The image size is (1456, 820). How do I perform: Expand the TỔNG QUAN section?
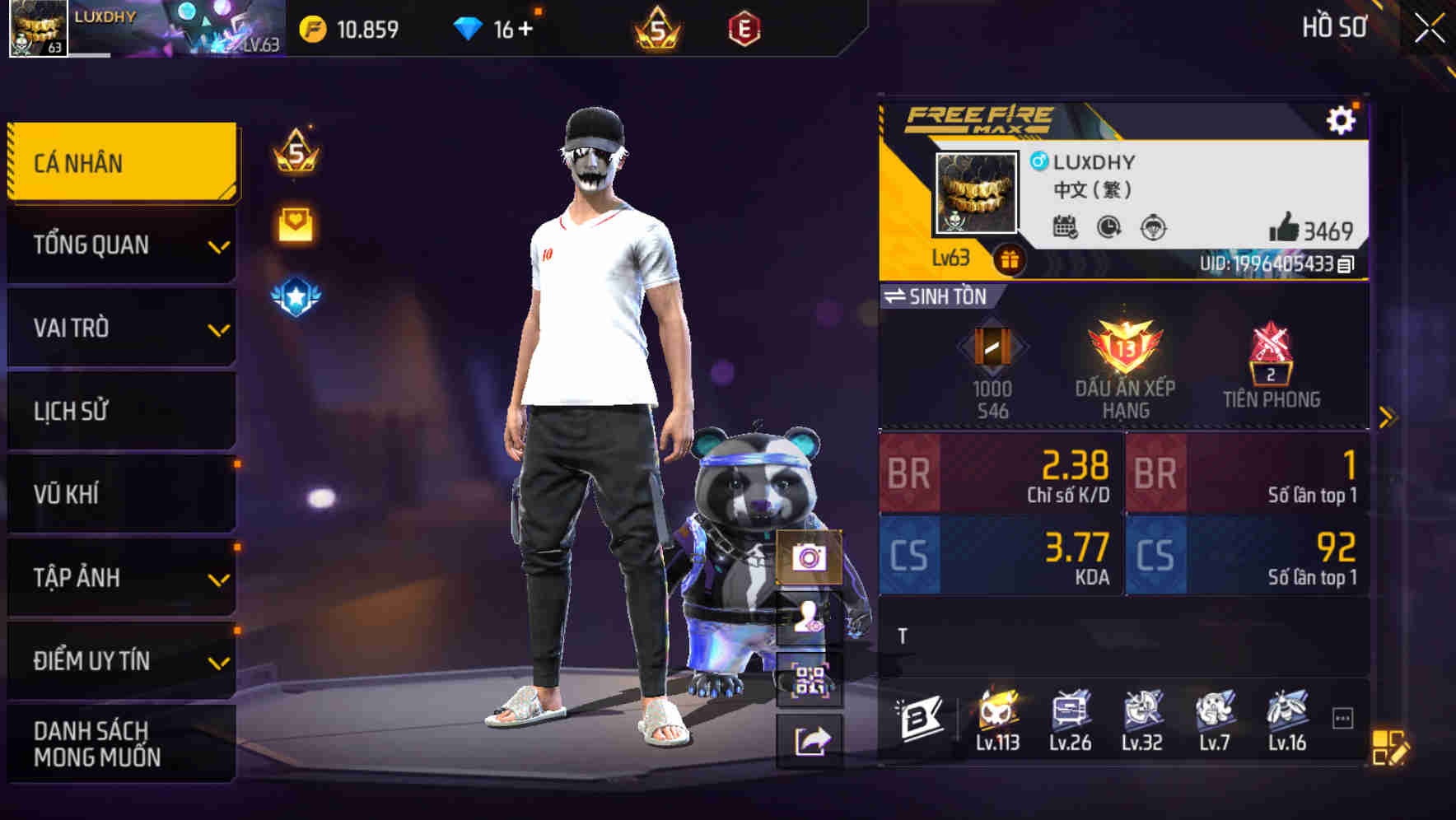point(120,245)
